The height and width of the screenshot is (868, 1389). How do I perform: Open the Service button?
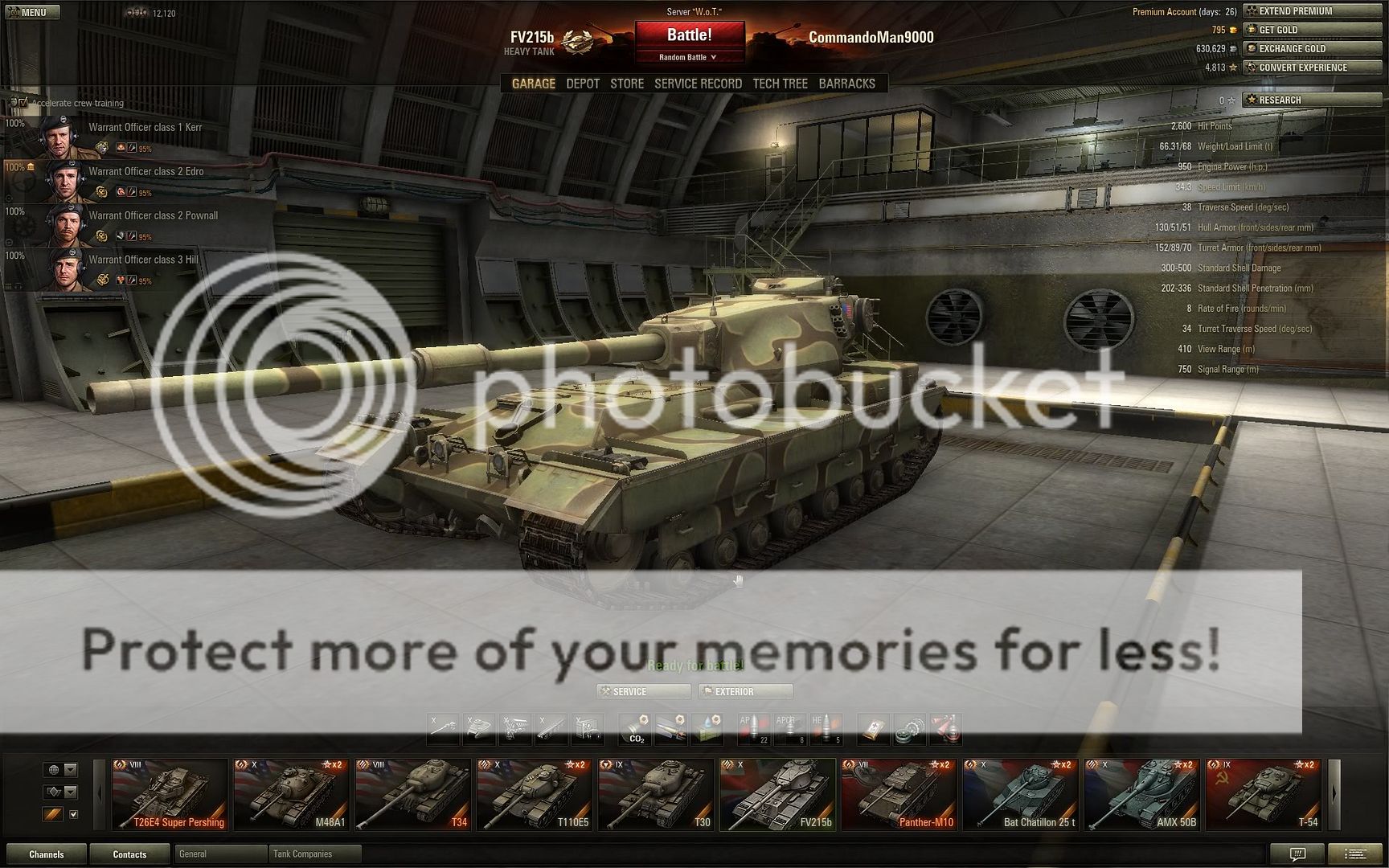(x=643, y=691)
